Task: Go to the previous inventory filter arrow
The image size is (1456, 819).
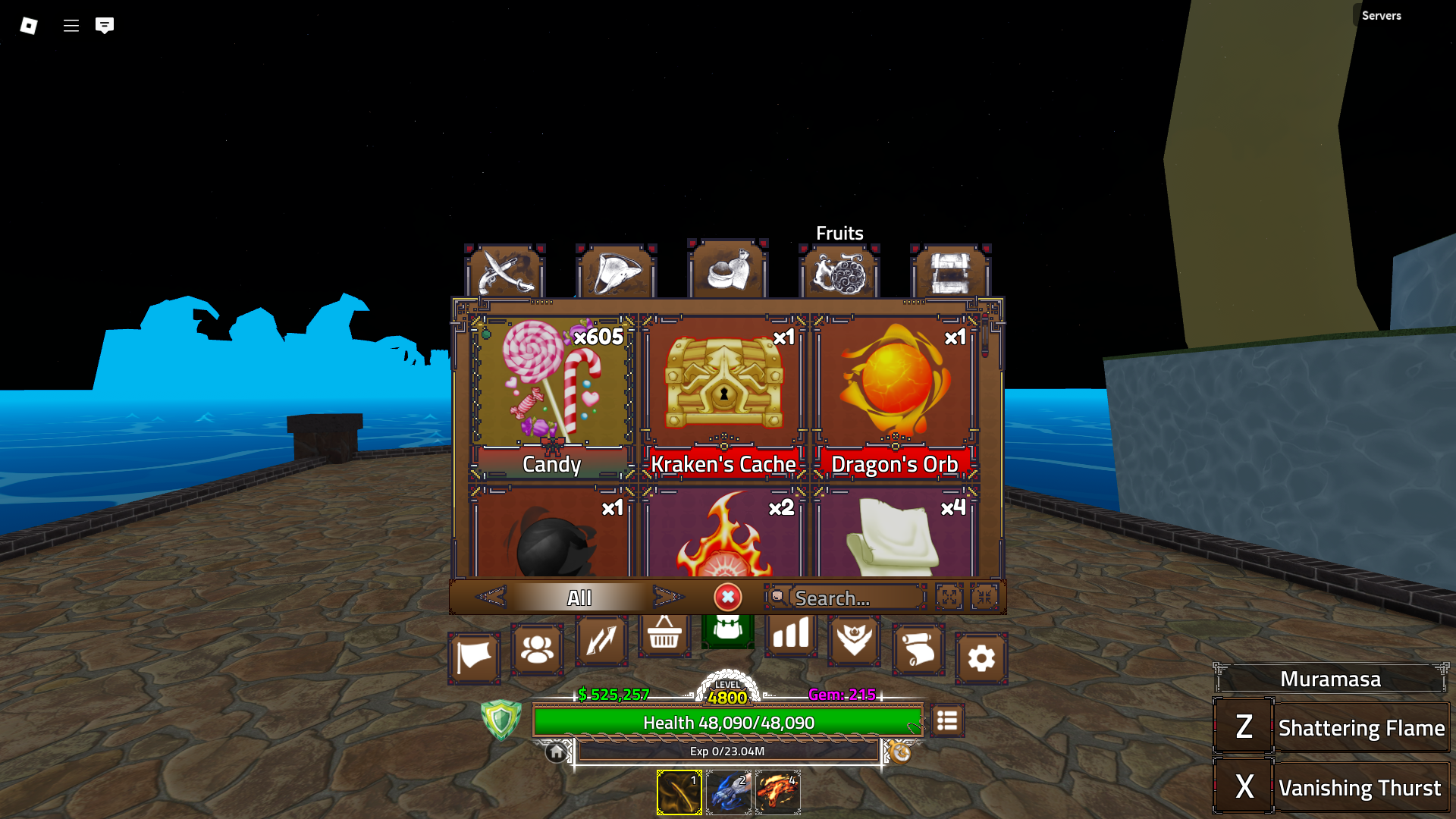Action: 491,598
